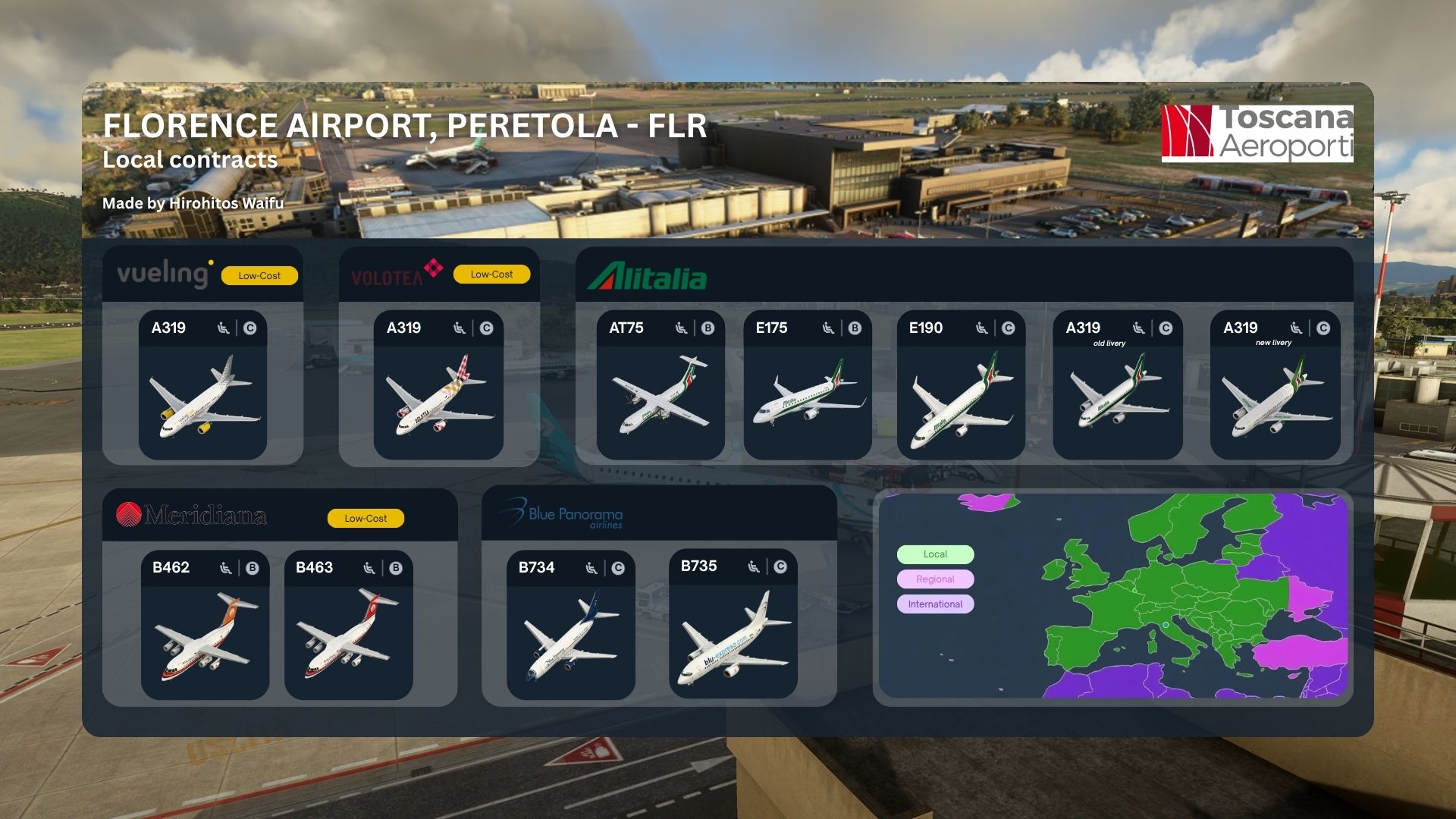The width and height of the screenshot is (1456, 819).
Task: Click the Volotea Low-Cost tag
Action: point(491,275)
